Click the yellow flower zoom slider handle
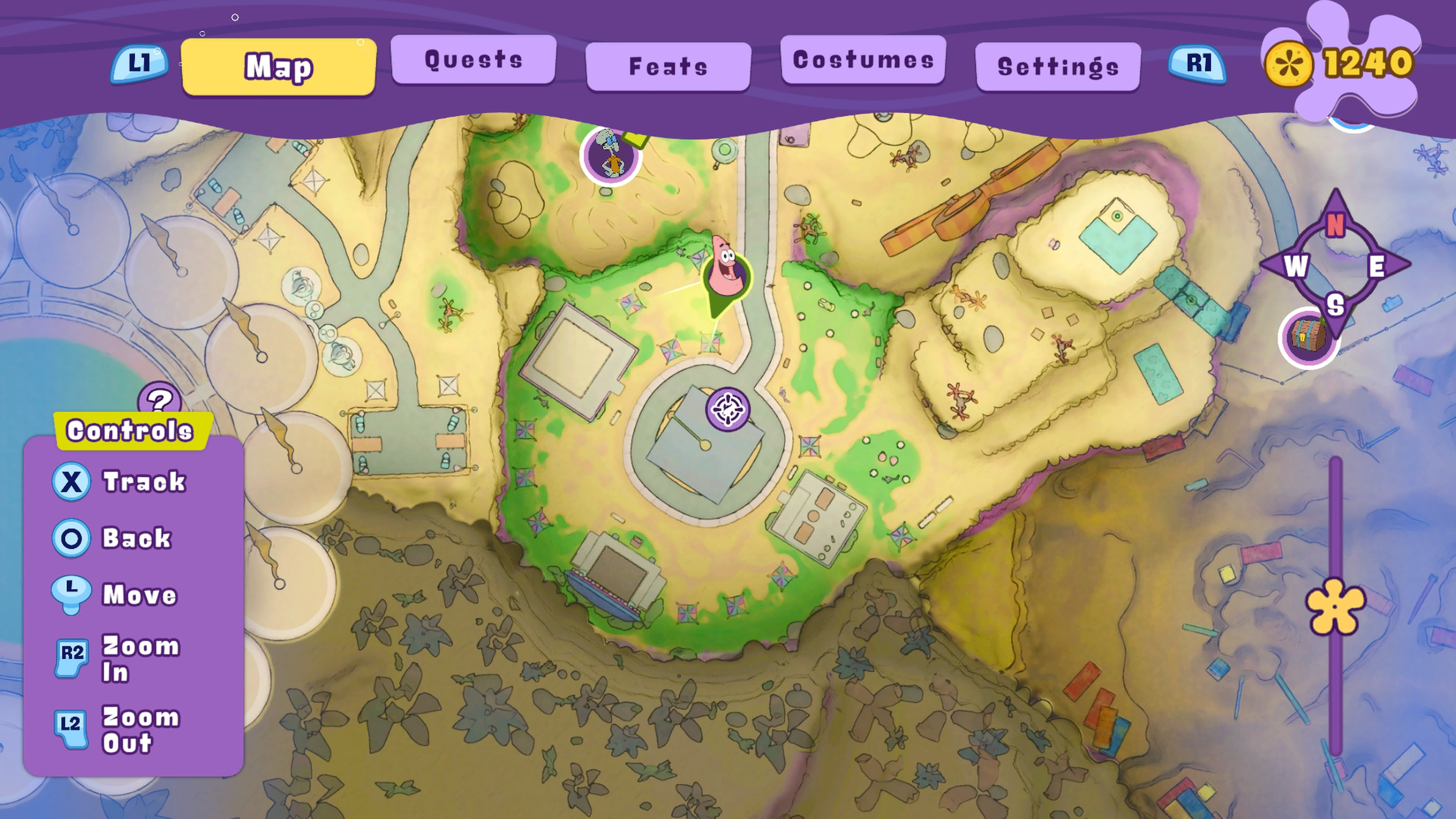The image size is (1456, 819). pos(1335,606)
